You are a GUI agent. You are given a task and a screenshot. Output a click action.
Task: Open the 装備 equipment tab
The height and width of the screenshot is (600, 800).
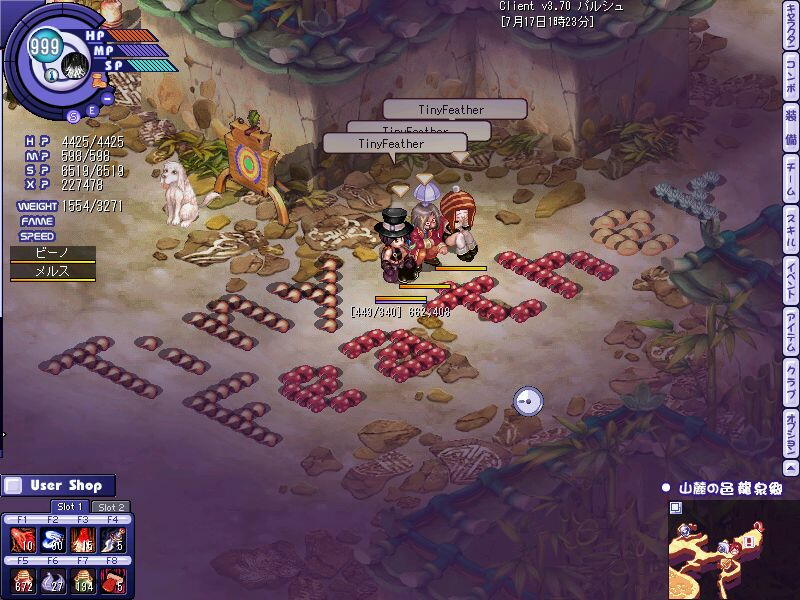790,124
